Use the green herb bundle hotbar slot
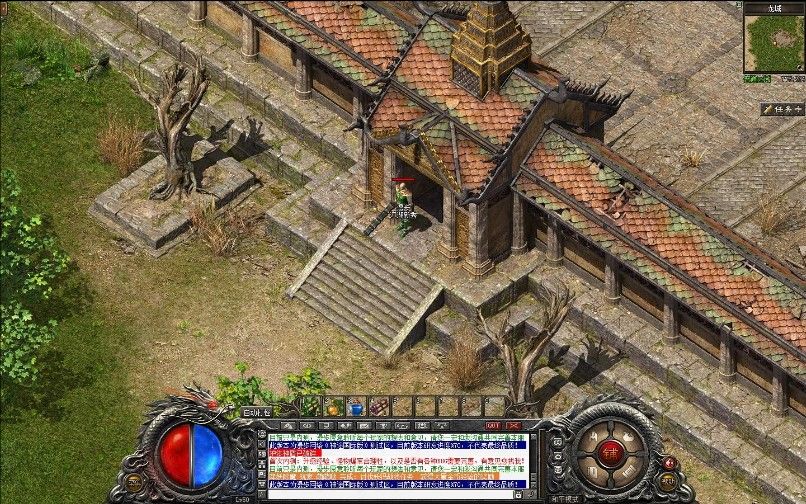Image resolution: width=806 pixels, height=504 pixels. point(310,406)
